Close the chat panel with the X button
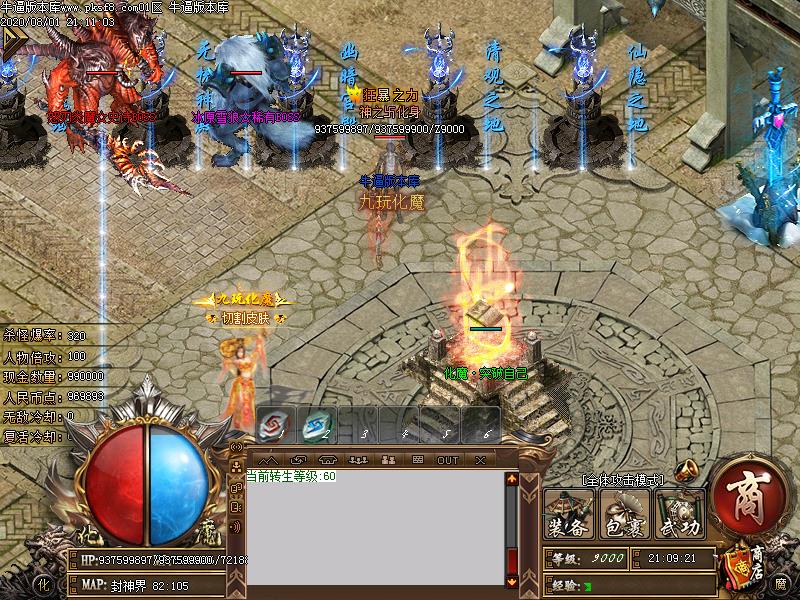This screenshot has height=600, width=800. coord(480,460)
